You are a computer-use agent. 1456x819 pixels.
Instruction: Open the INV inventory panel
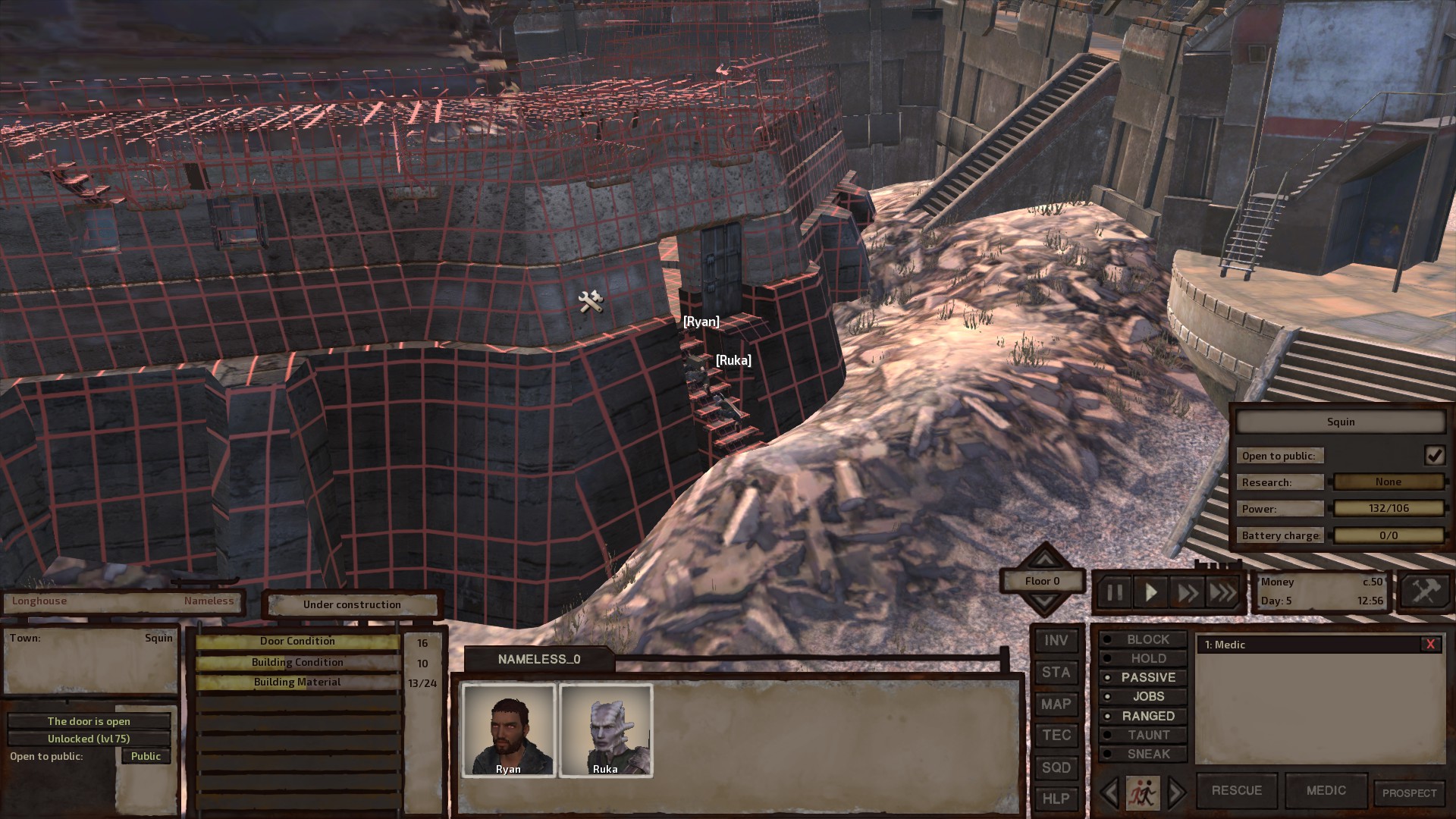click(1056, 640)
